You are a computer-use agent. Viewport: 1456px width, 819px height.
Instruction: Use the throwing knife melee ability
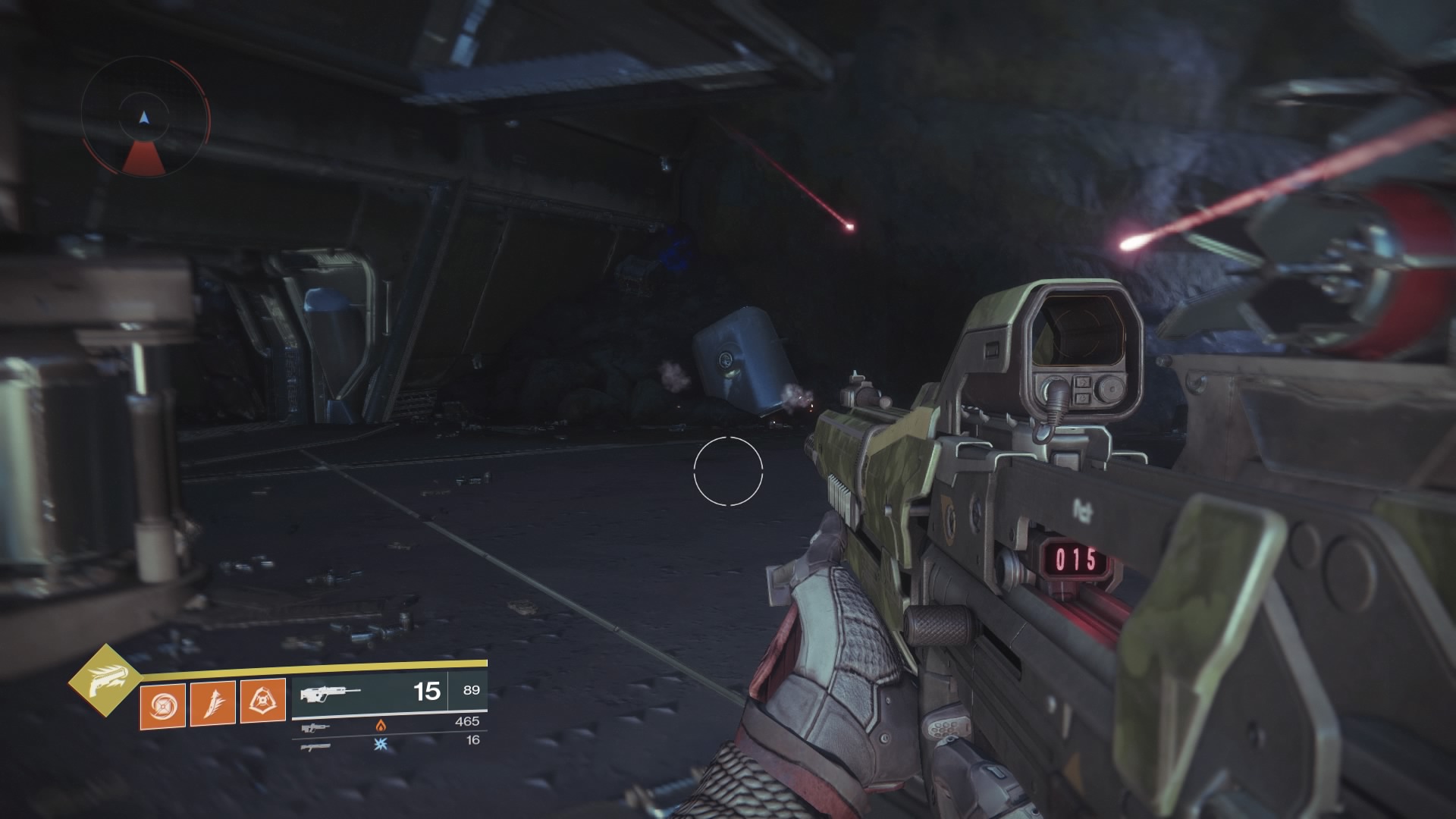click(212, 703)
